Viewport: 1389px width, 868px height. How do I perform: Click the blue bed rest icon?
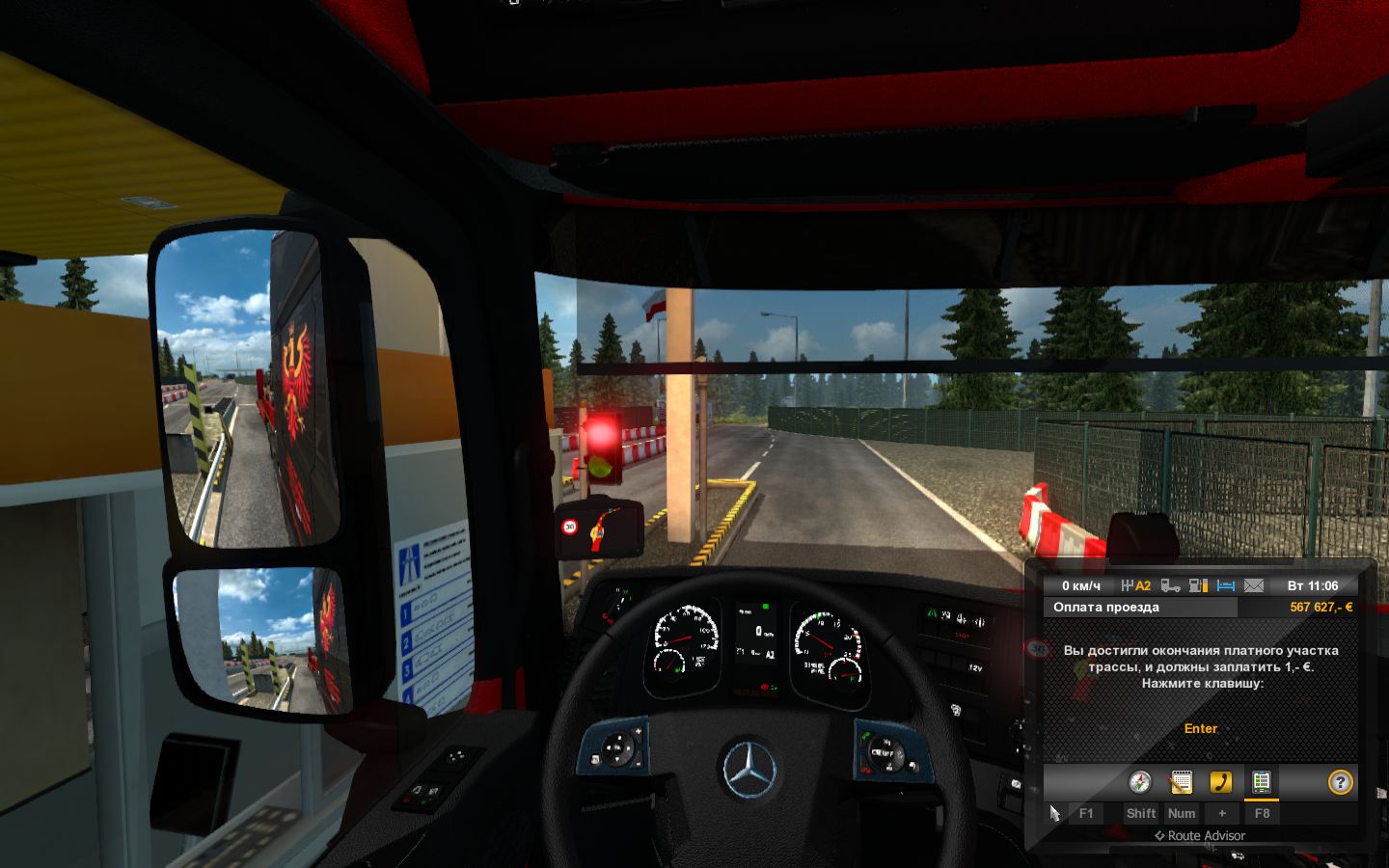click(1226, 585)
